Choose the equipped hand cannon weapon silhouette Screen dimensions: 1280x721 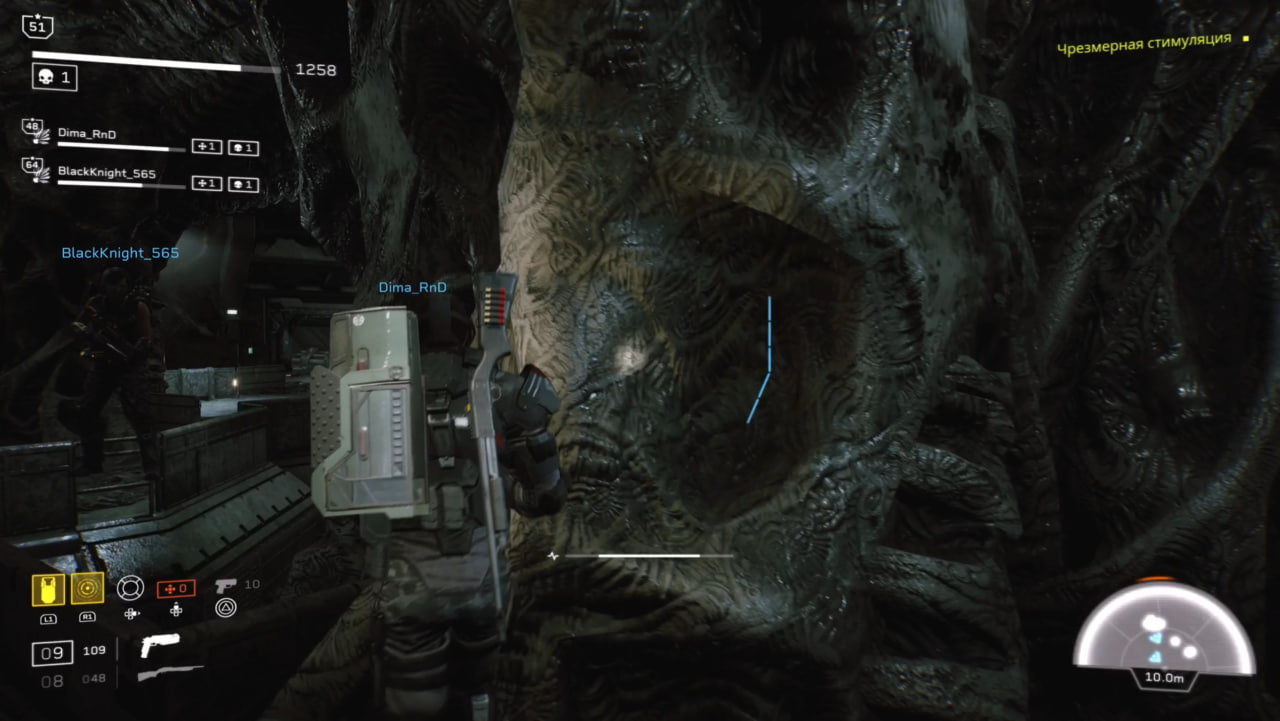coord(160,645)
